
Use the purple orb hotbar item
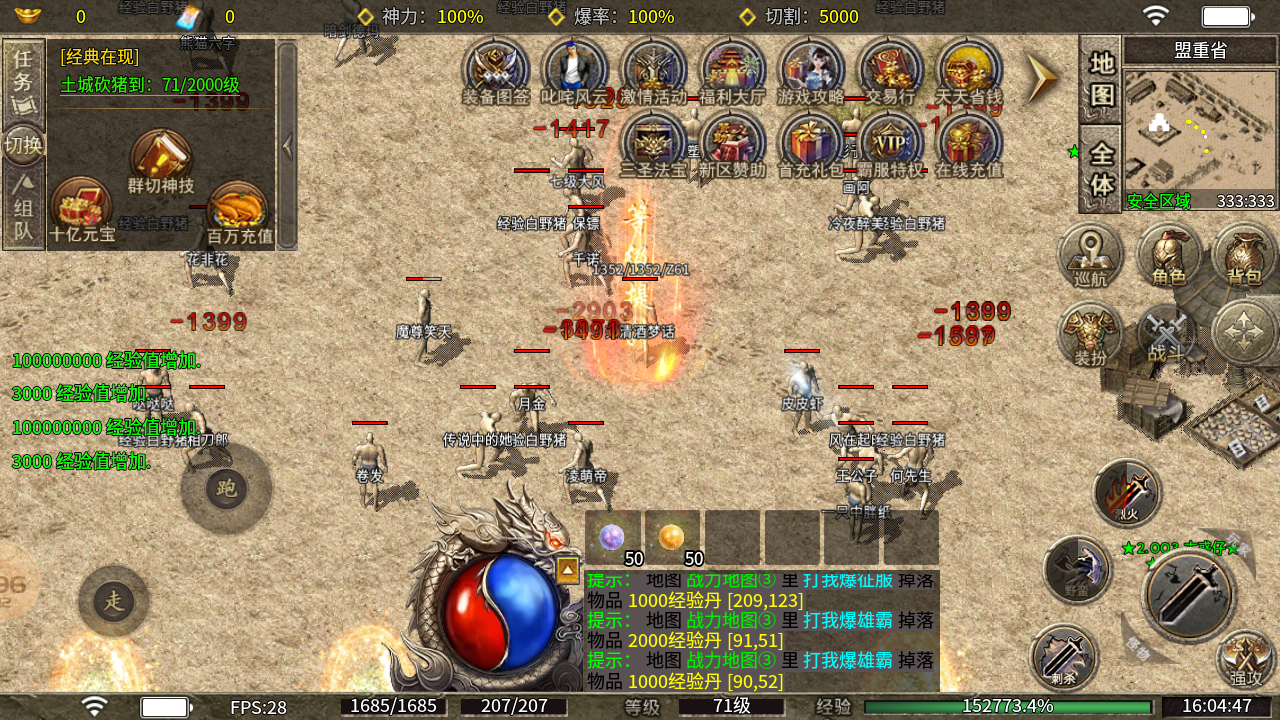[612, 538]
